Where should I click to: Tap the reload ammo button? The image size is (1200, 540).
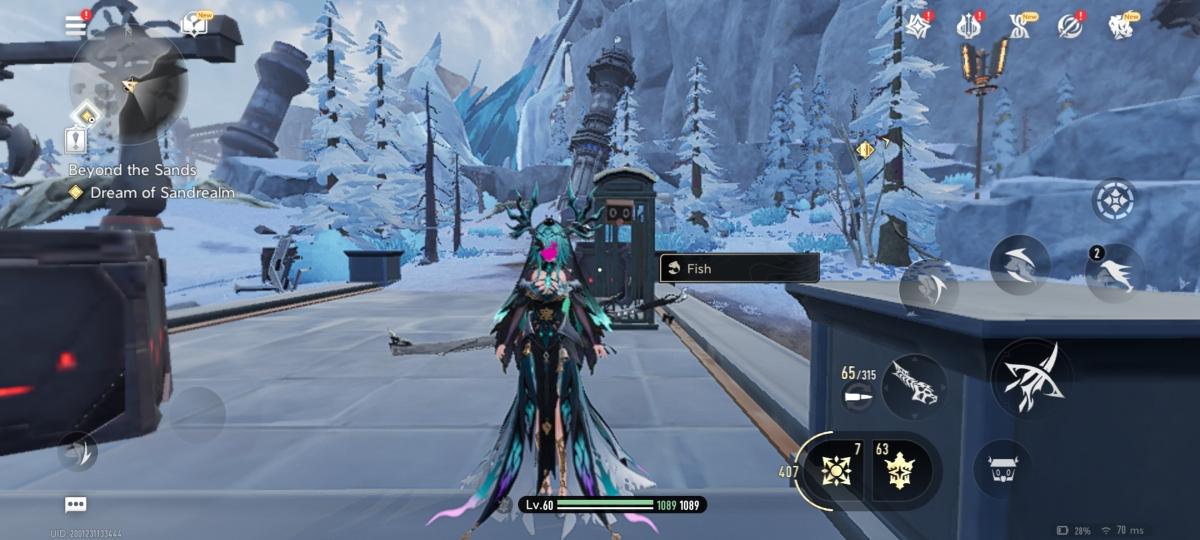click(x=857, y=397)
